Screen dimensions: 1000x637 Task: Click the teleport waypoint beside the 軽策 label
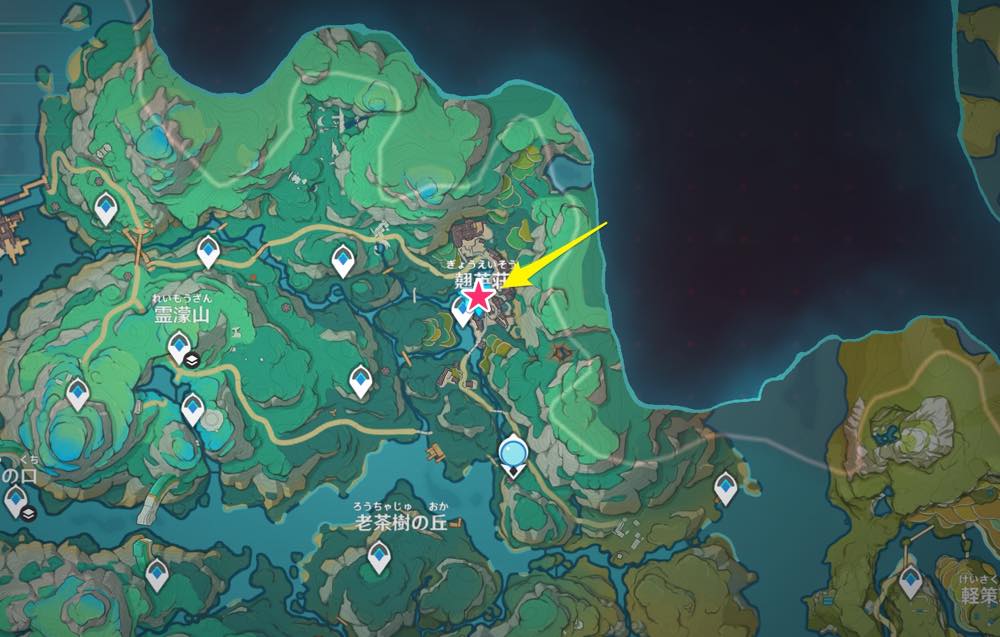coord(910,580)
